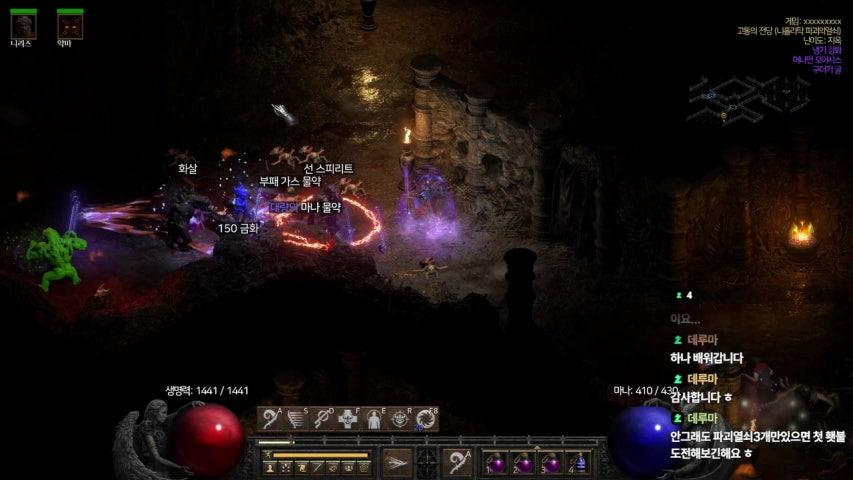This screenshot has width=853, height=480.
Task: Open the left-click skill selector
Action: point(397,462)
